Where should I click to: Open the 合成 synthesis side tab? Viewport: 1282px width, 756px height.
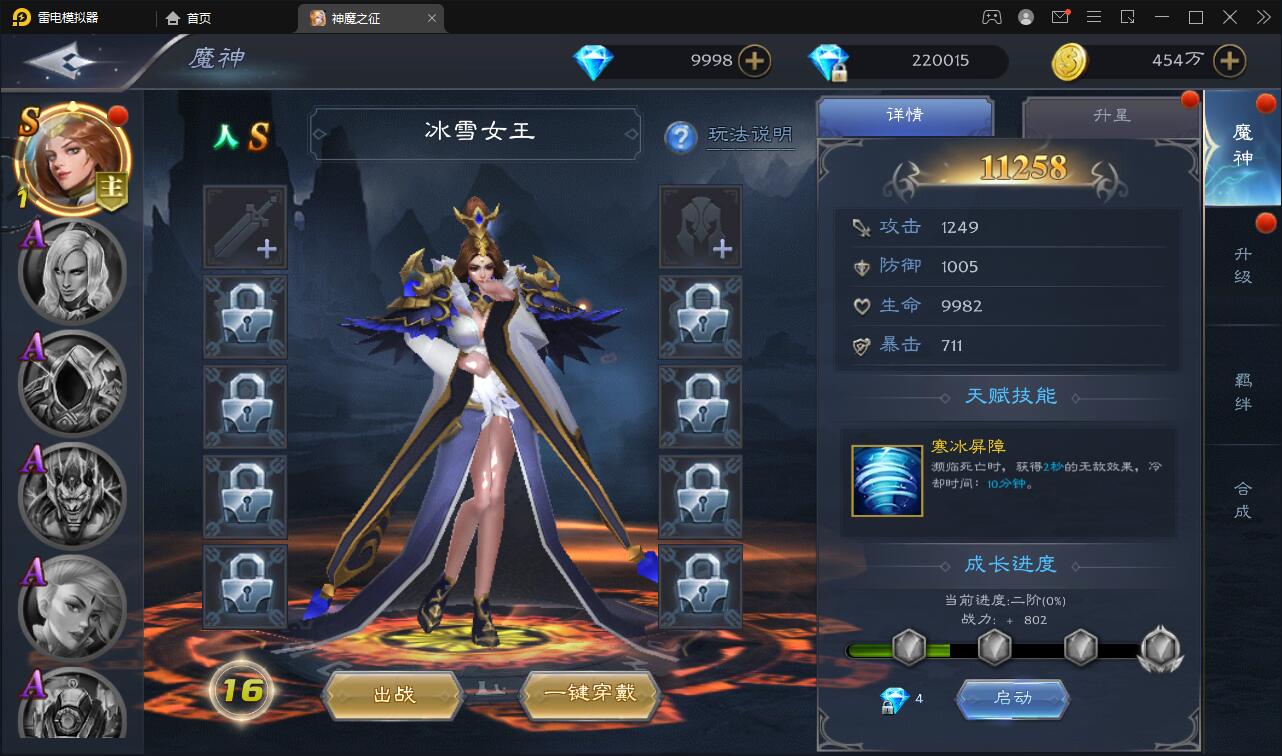[1243, 499]
